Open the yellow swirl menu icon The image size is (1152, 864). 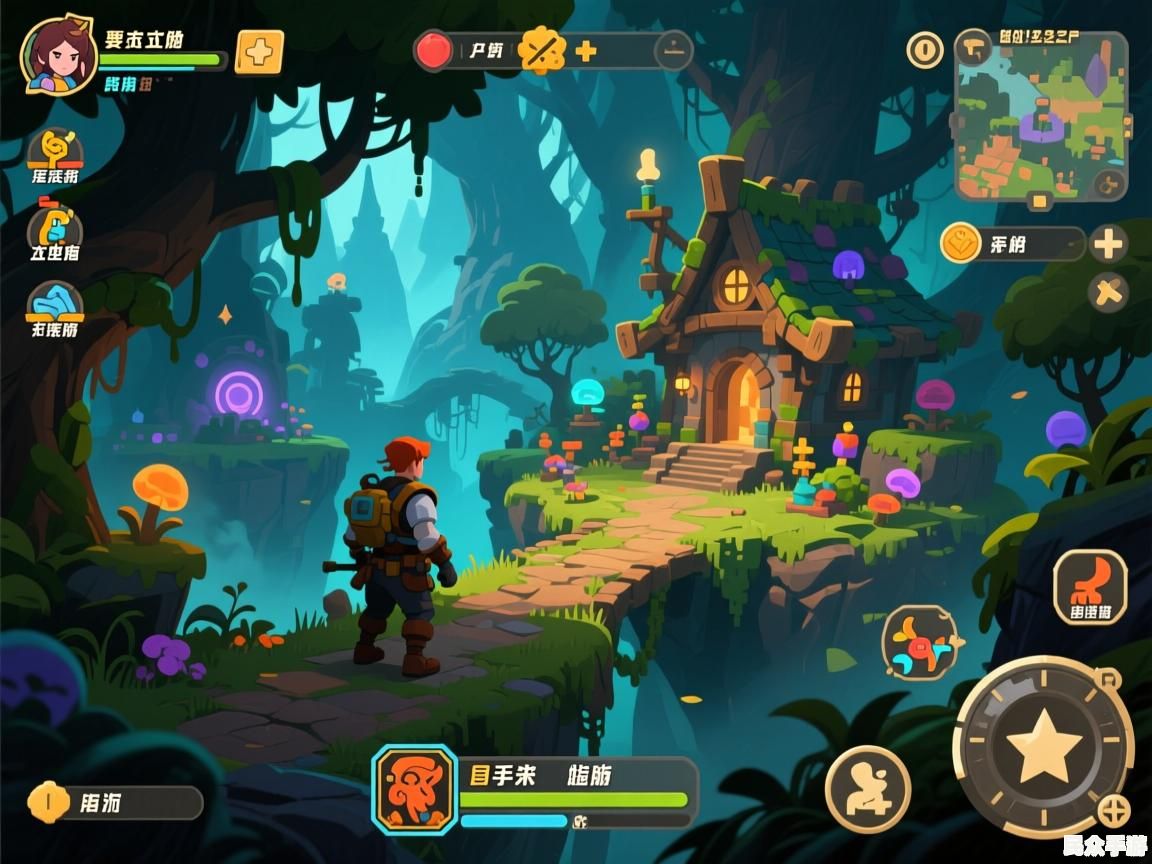(55, 152)
